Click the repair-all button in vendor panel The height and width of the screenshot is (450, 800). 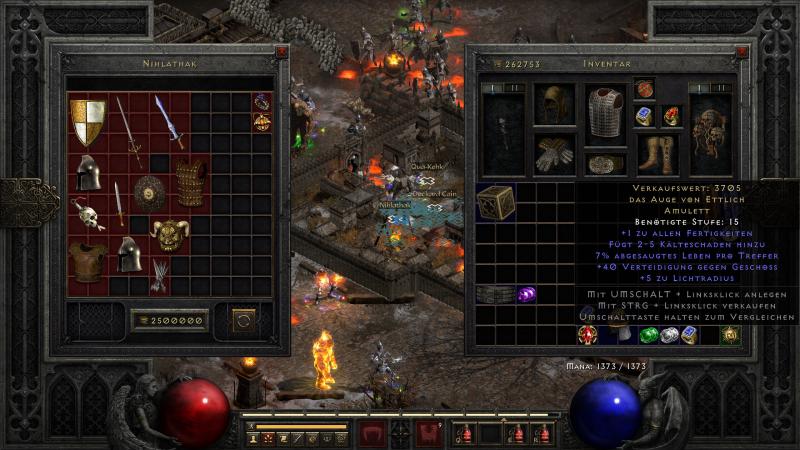242,321
